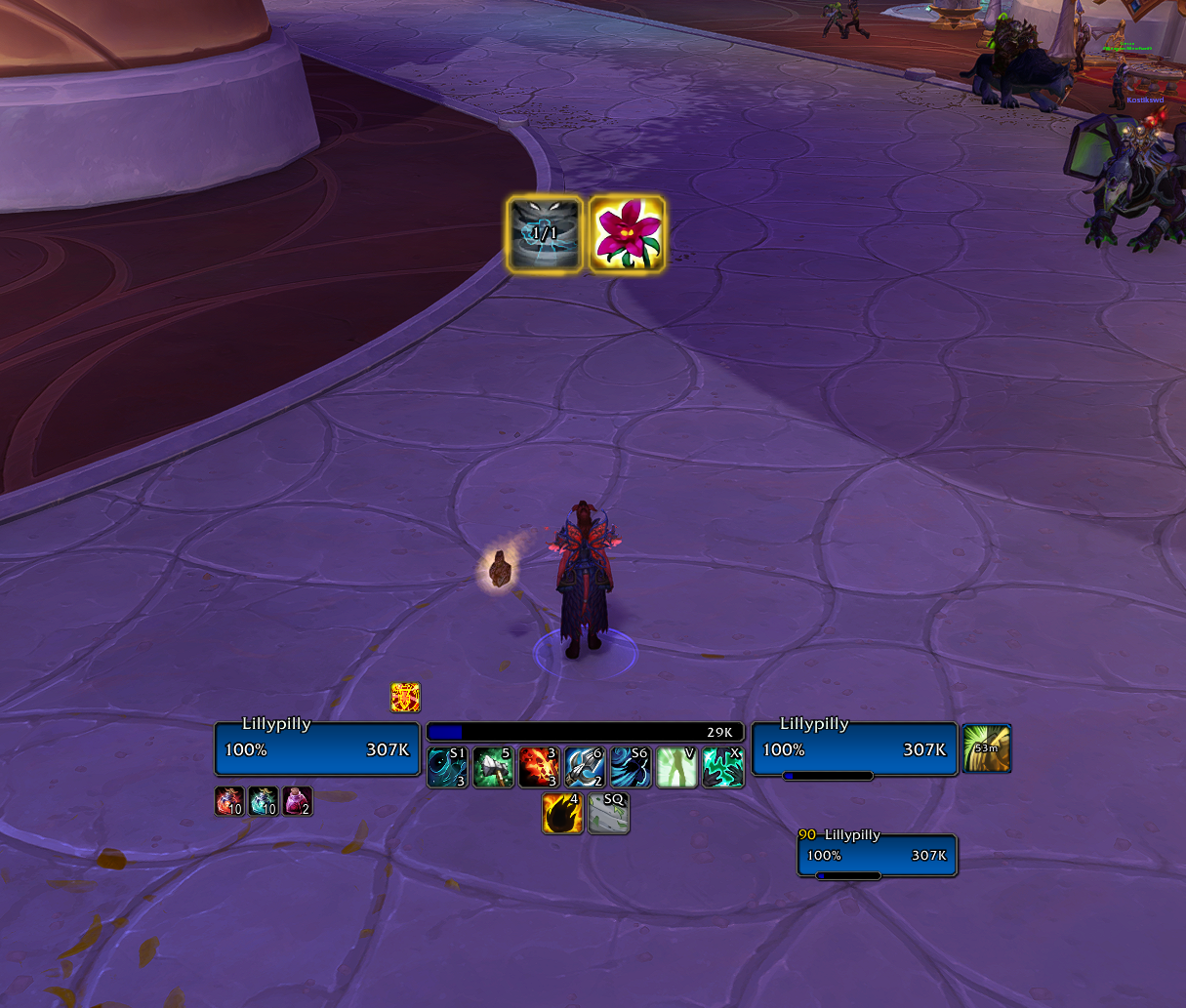Activate the yellow flame ability on key 4
The width and height of the screenshot is (1186, 1008).
click(x=562, y=814)
